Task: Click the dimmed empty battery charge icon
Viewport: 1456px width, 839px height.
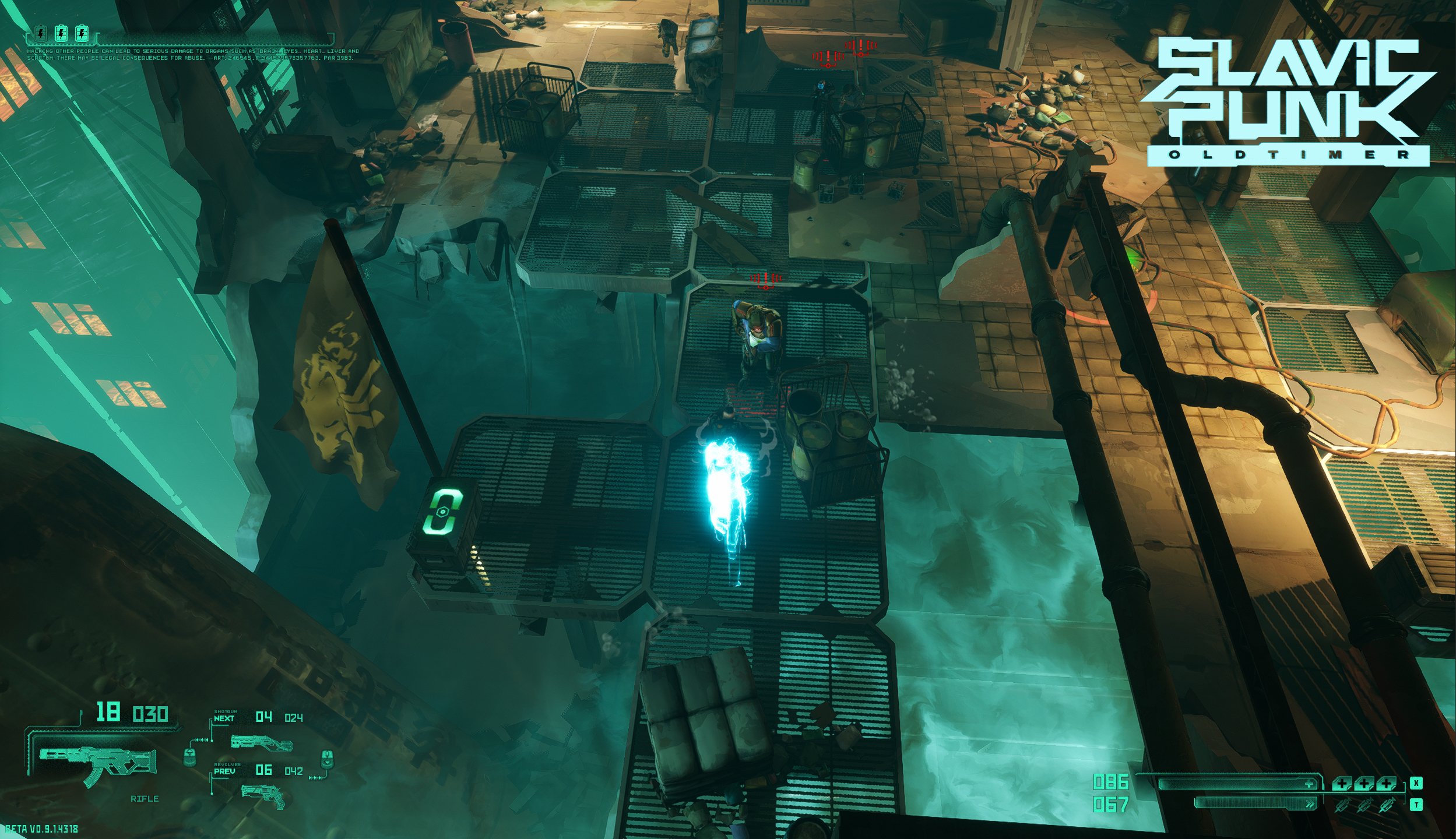Action: tap(40, 34)
